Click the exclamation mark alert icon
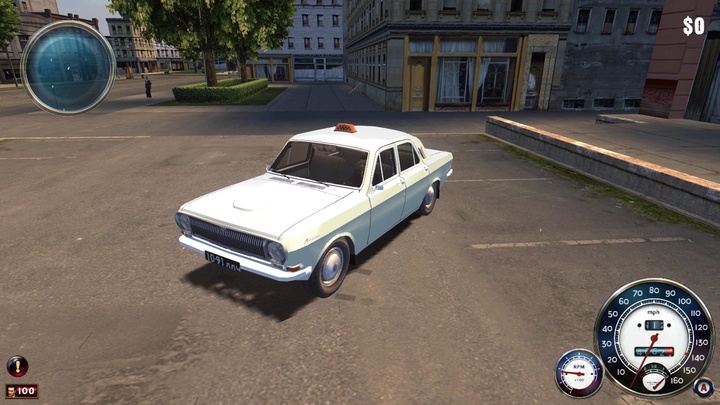This screenshot has width=720, height=405. click(16, 365)
